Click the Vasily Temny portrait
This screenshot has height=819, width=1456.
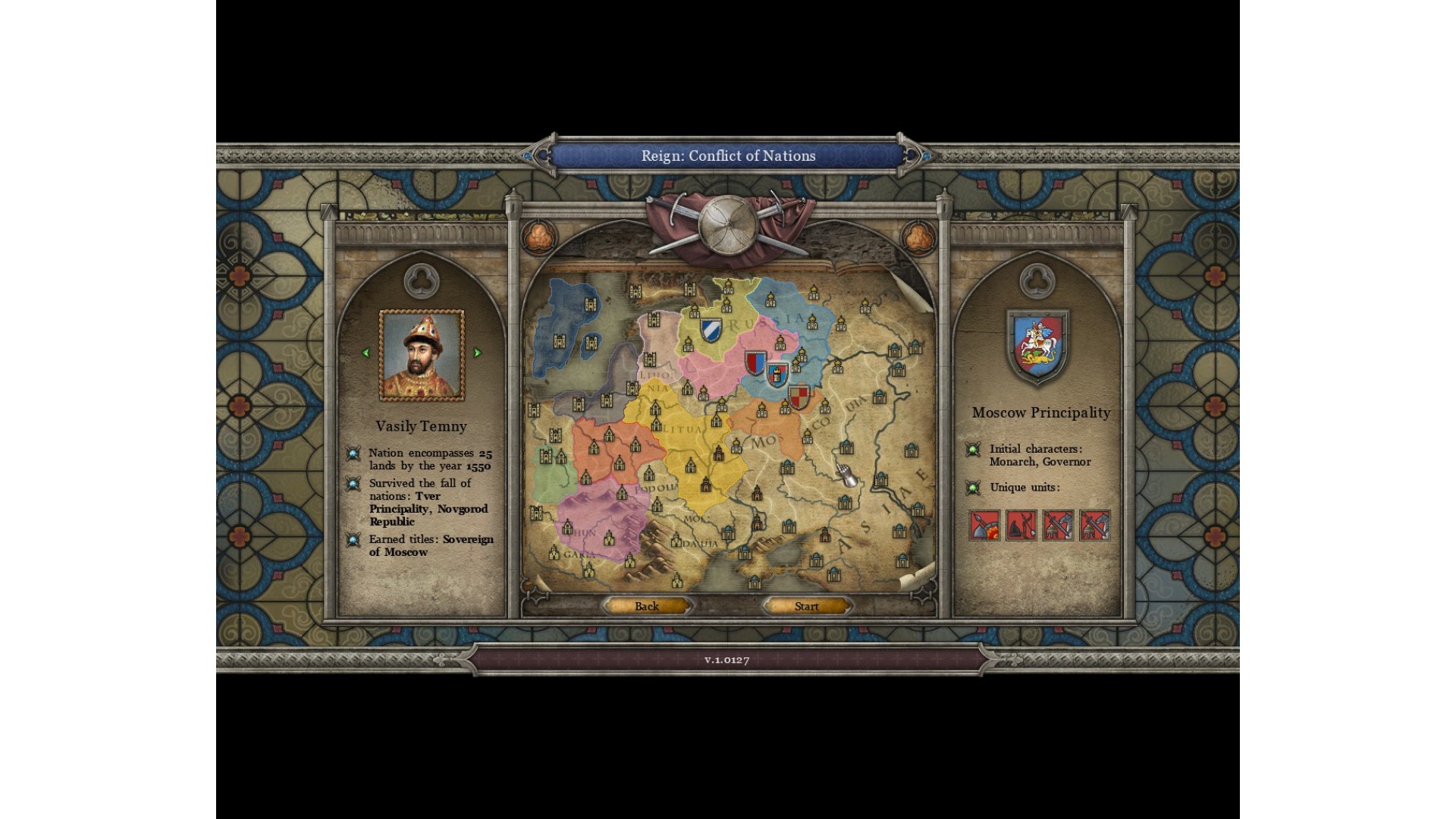point(422,355)
